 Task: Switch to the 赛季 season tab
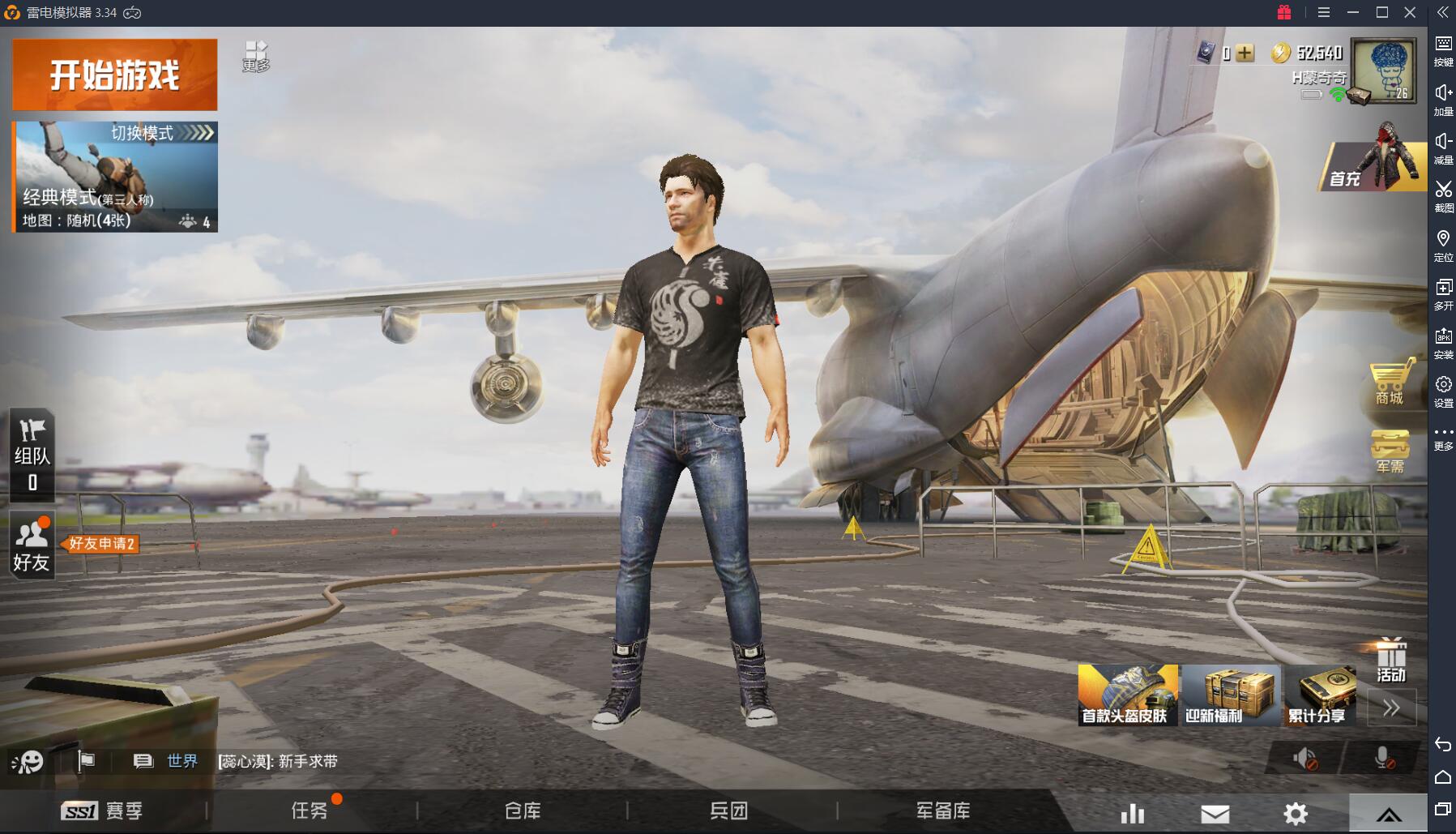[103, 810]
